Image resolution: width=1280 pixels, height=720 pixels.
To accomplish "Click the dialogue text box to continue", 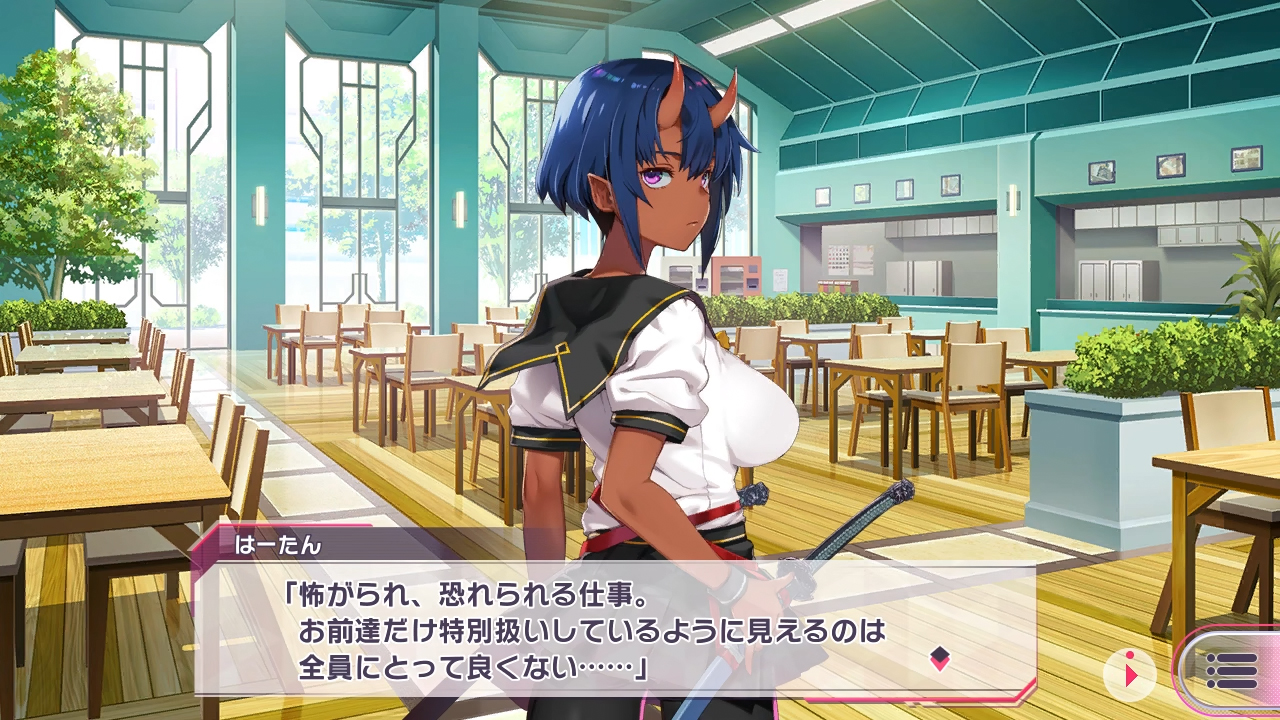I will [600, 632].
